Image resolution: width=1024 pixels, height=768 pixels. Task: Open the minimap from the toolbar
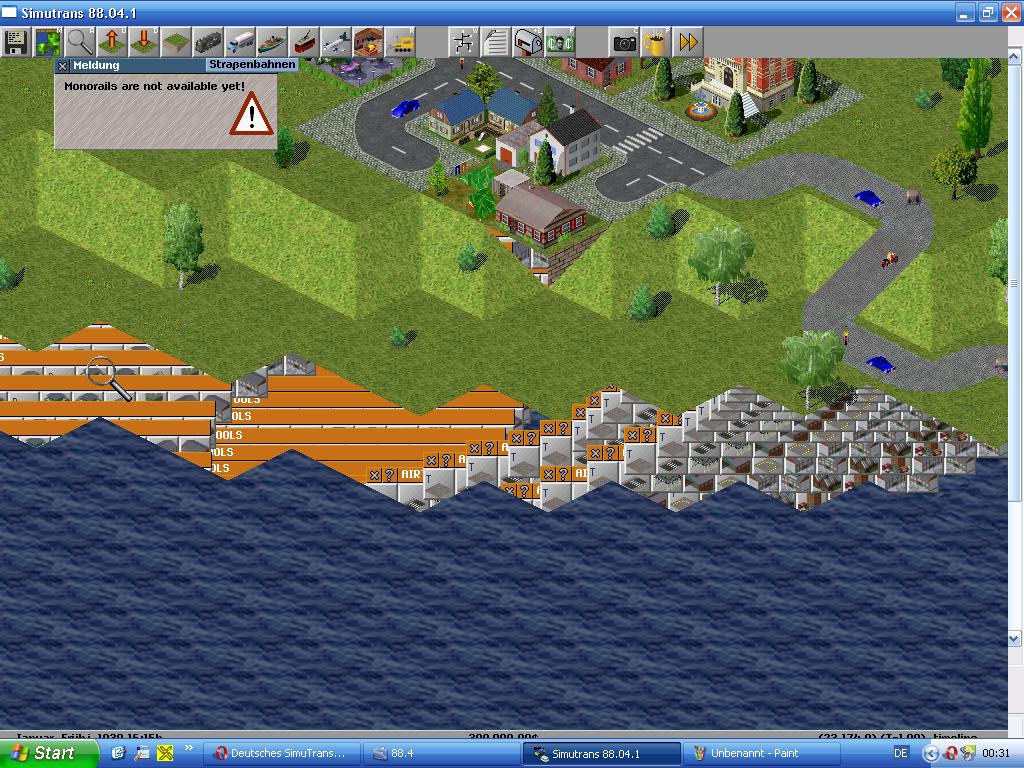(47, 42)
